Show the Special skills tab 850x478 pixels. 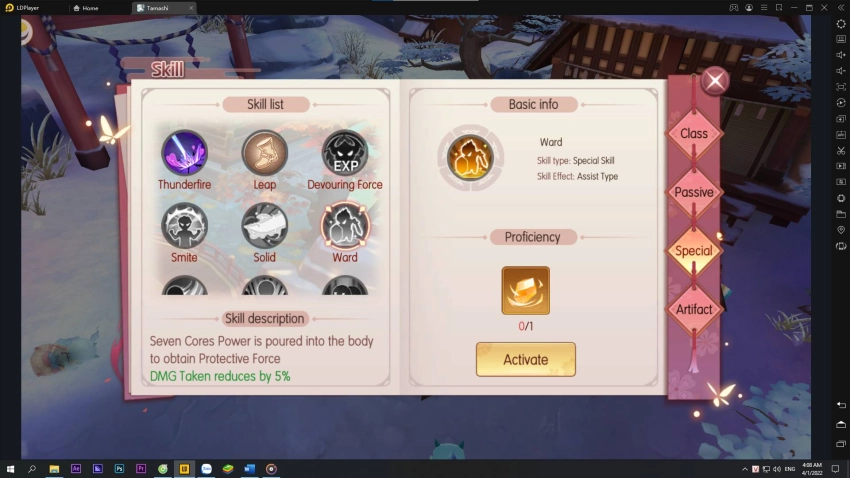[x=694, y=251]
